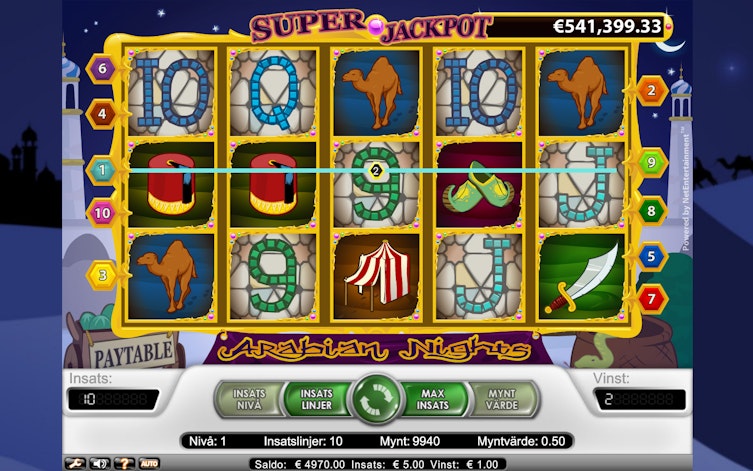Select payline 4 marker

pyautogui.click(x=103, y=113)
